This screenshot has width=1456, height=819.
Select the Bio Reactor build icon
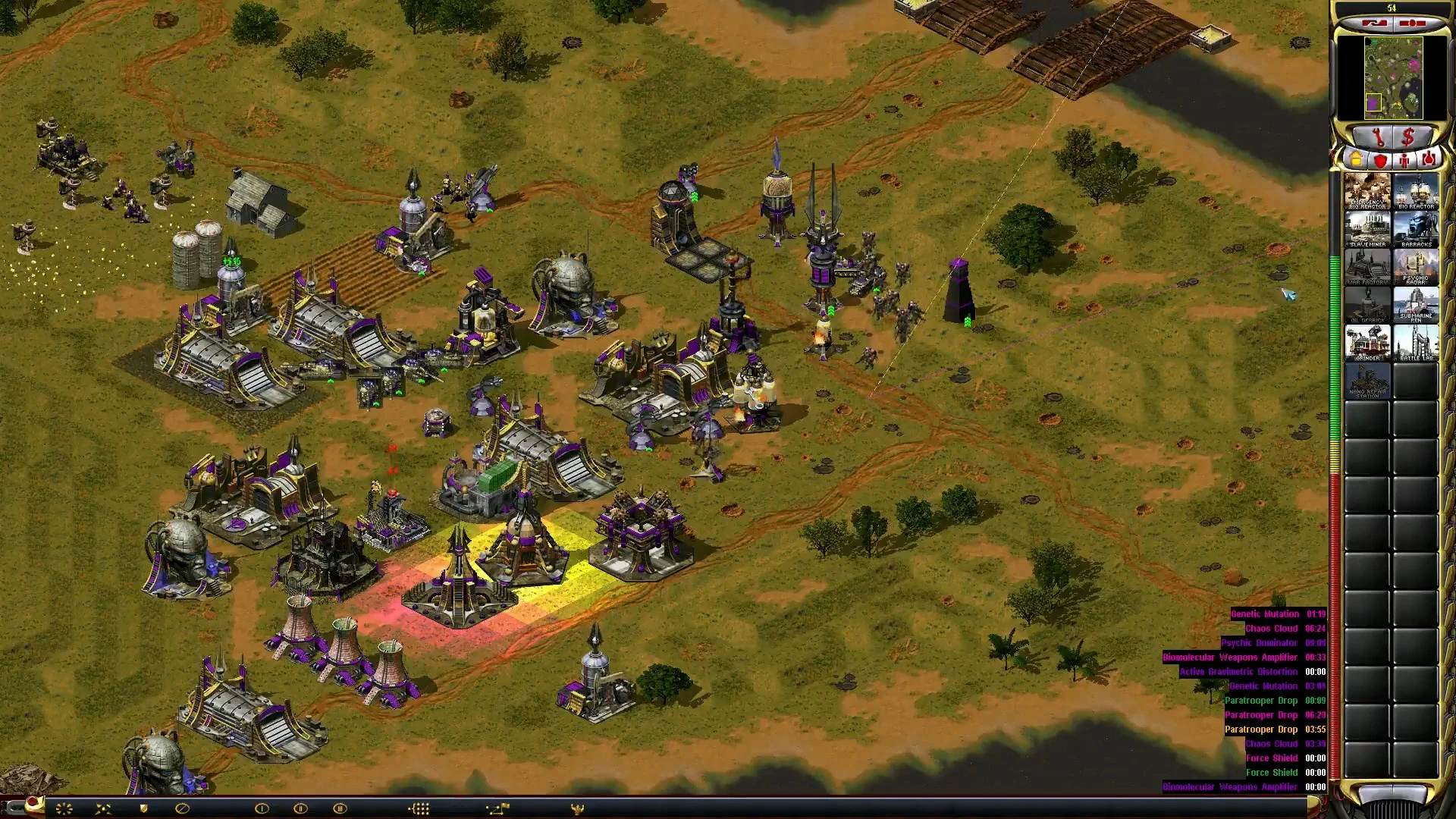coord(1416,191)
